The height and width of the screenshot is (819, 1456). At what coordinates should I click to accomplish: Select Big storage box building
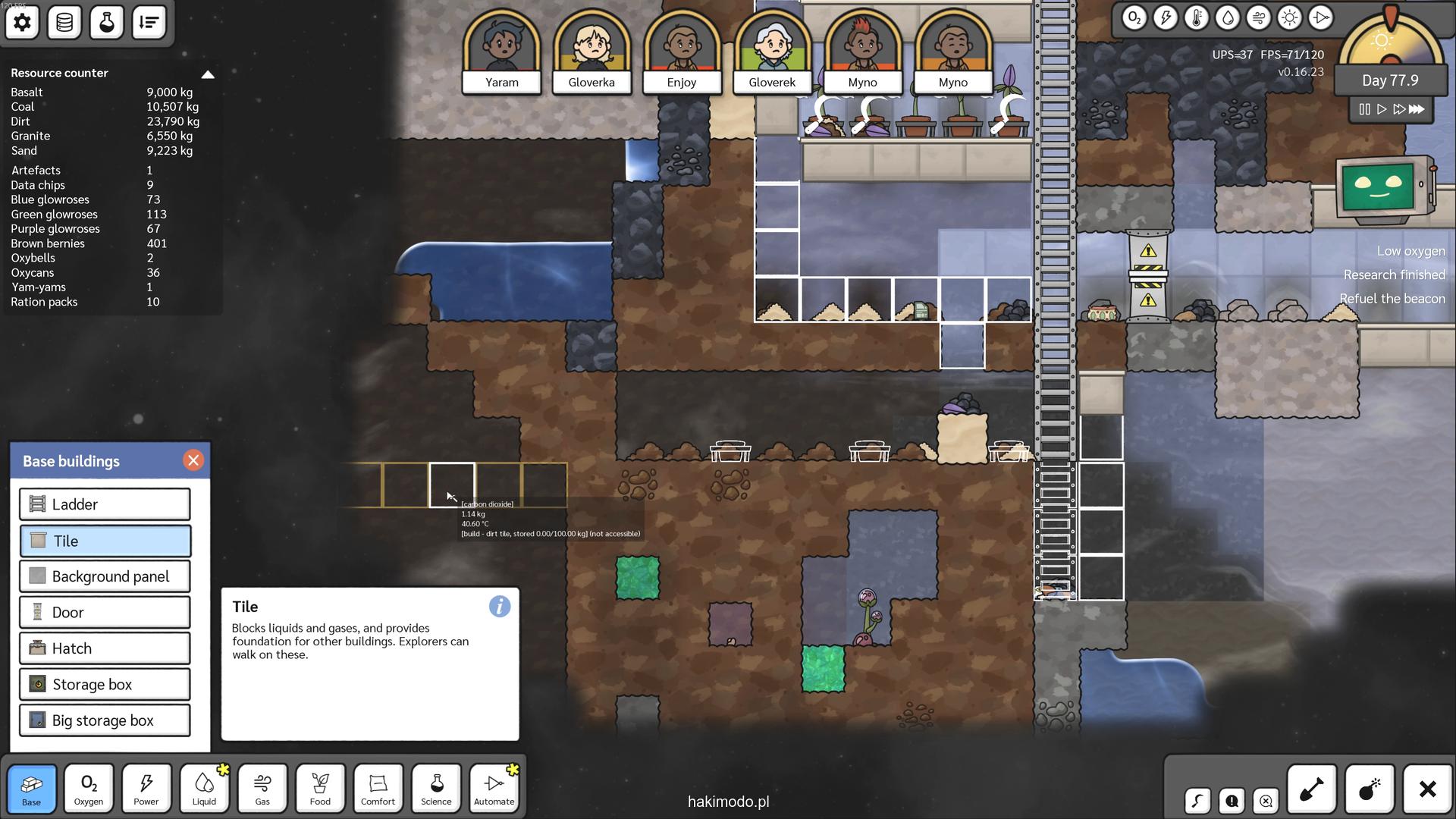tap(105, 720)
